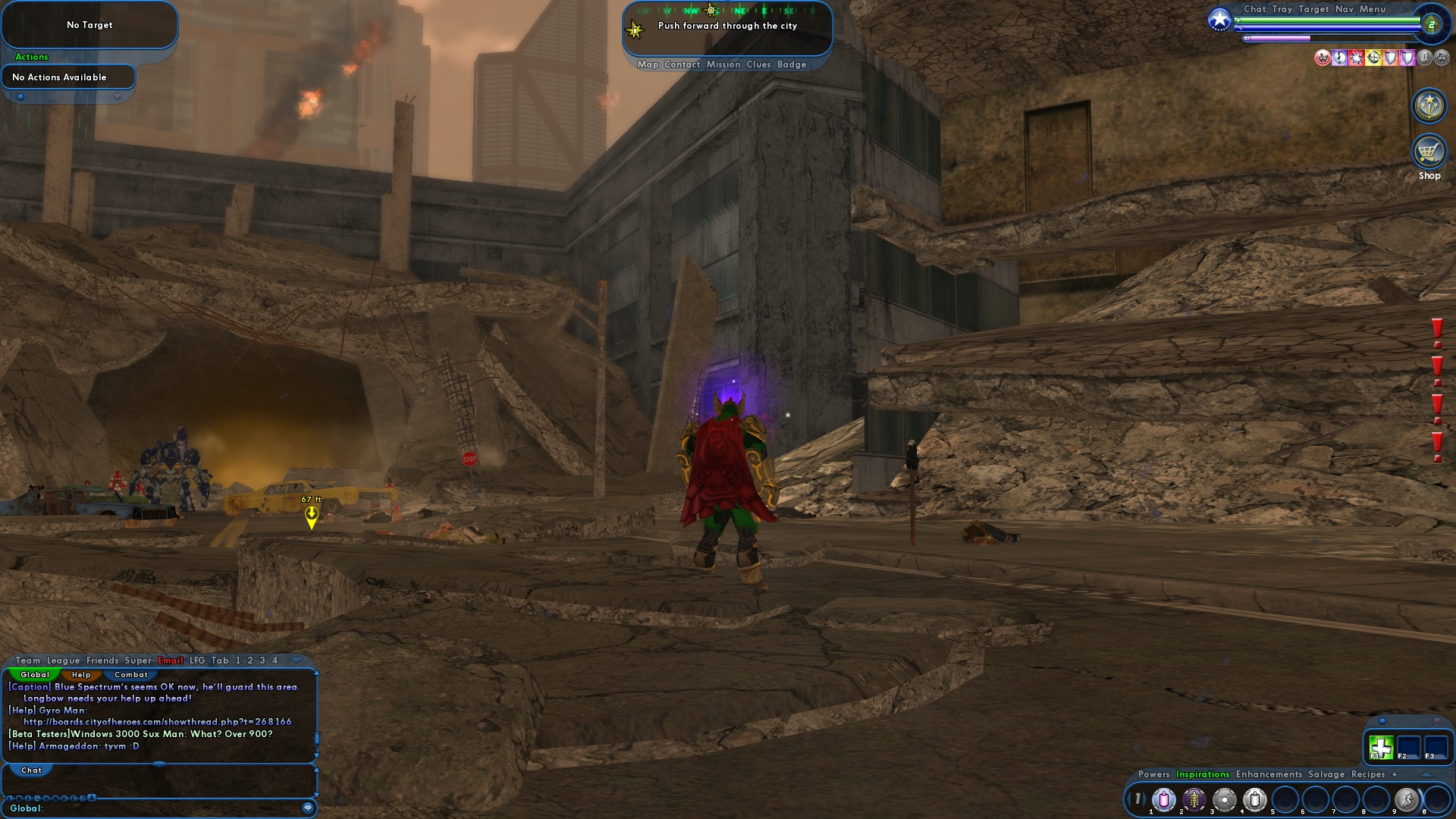Open the Salvage tab

(1326, 774)
